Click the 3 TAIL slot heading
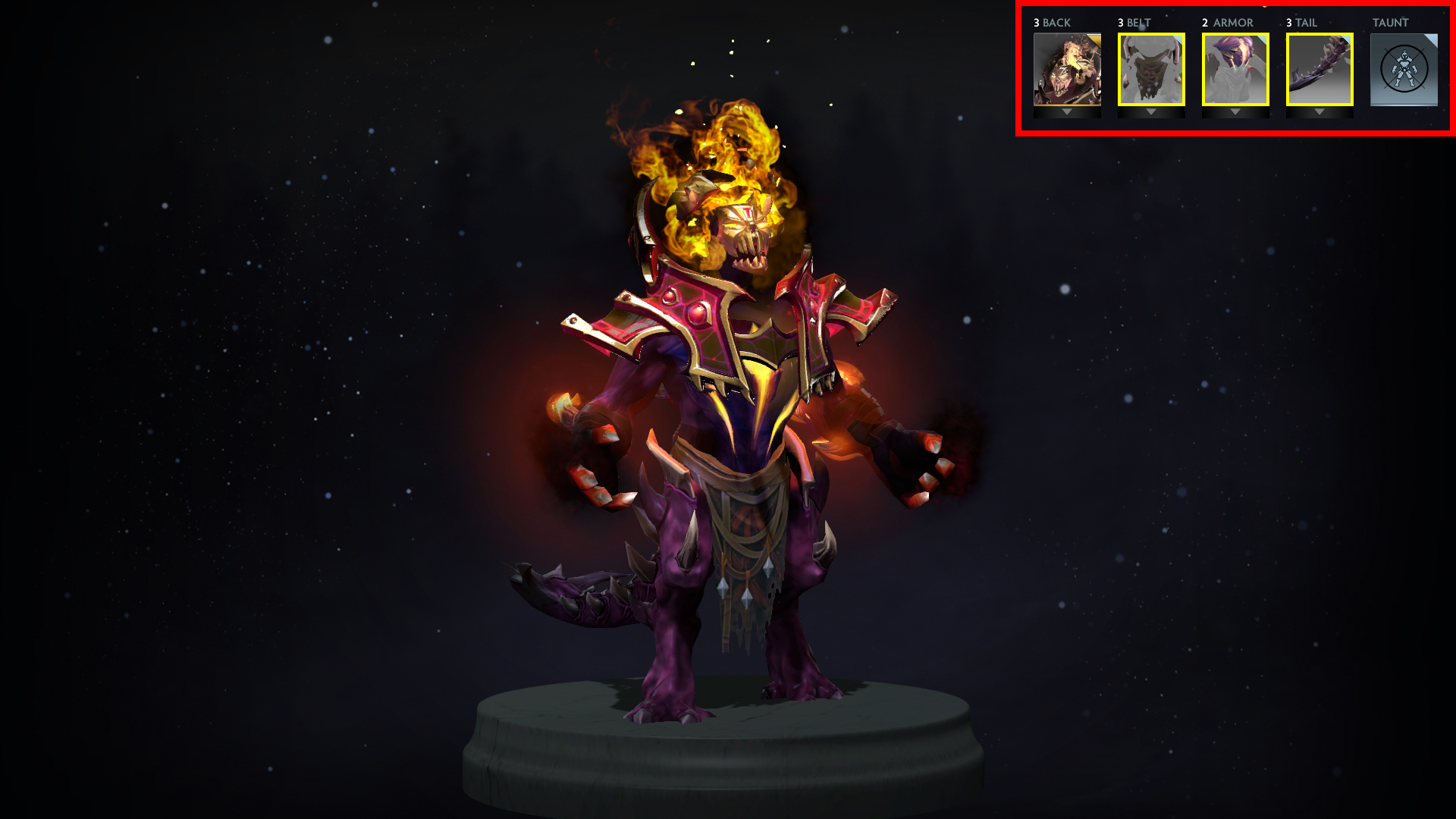 [x=1302, y=23]
